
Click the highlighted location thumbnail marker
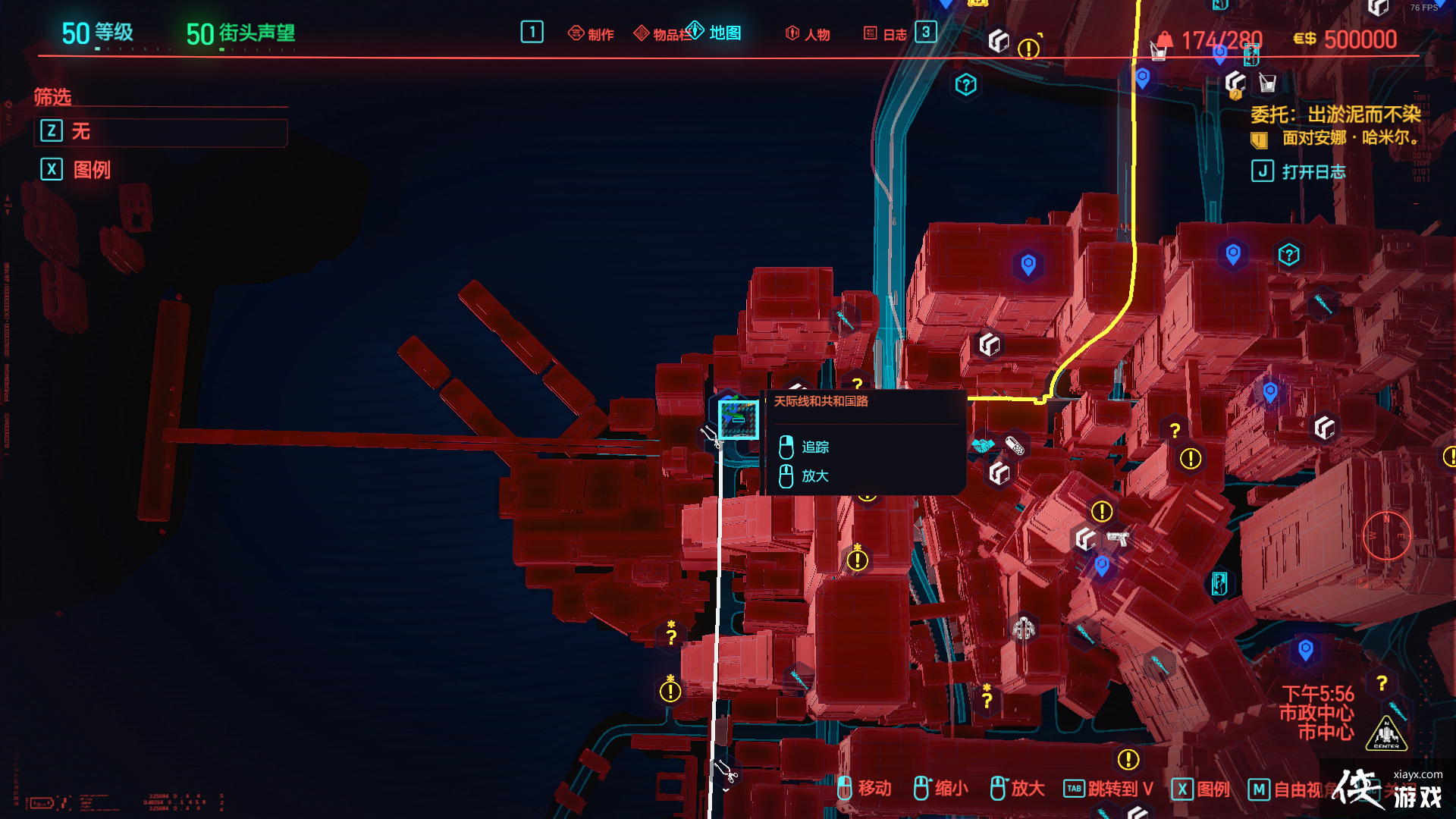coord(738,419)
